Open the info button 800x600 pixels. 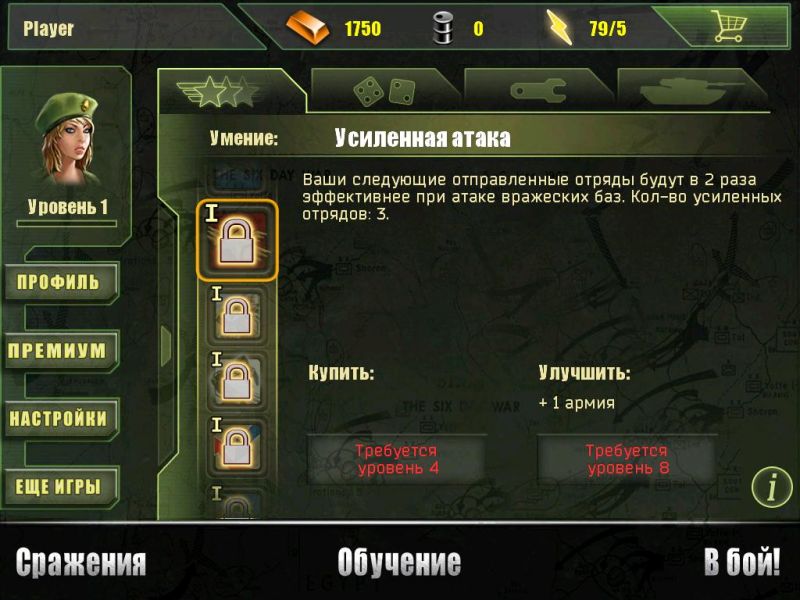click(772, 487)
